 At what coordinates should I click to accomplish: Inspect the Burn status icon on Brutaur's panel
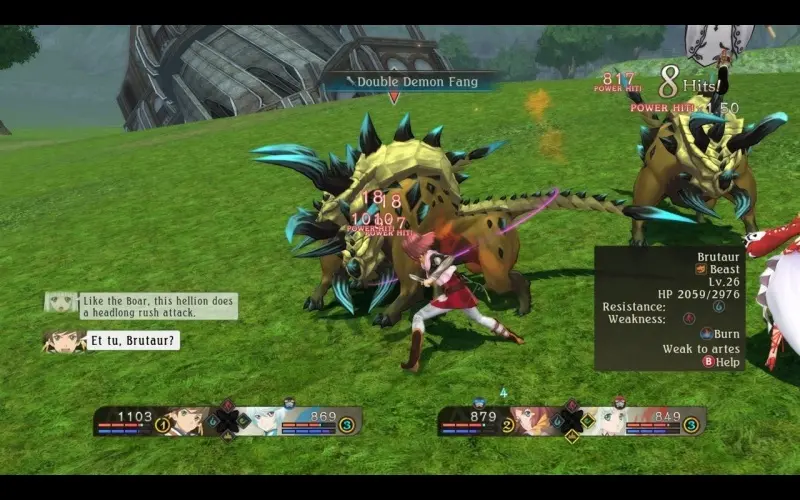click(x=707, y=333)
